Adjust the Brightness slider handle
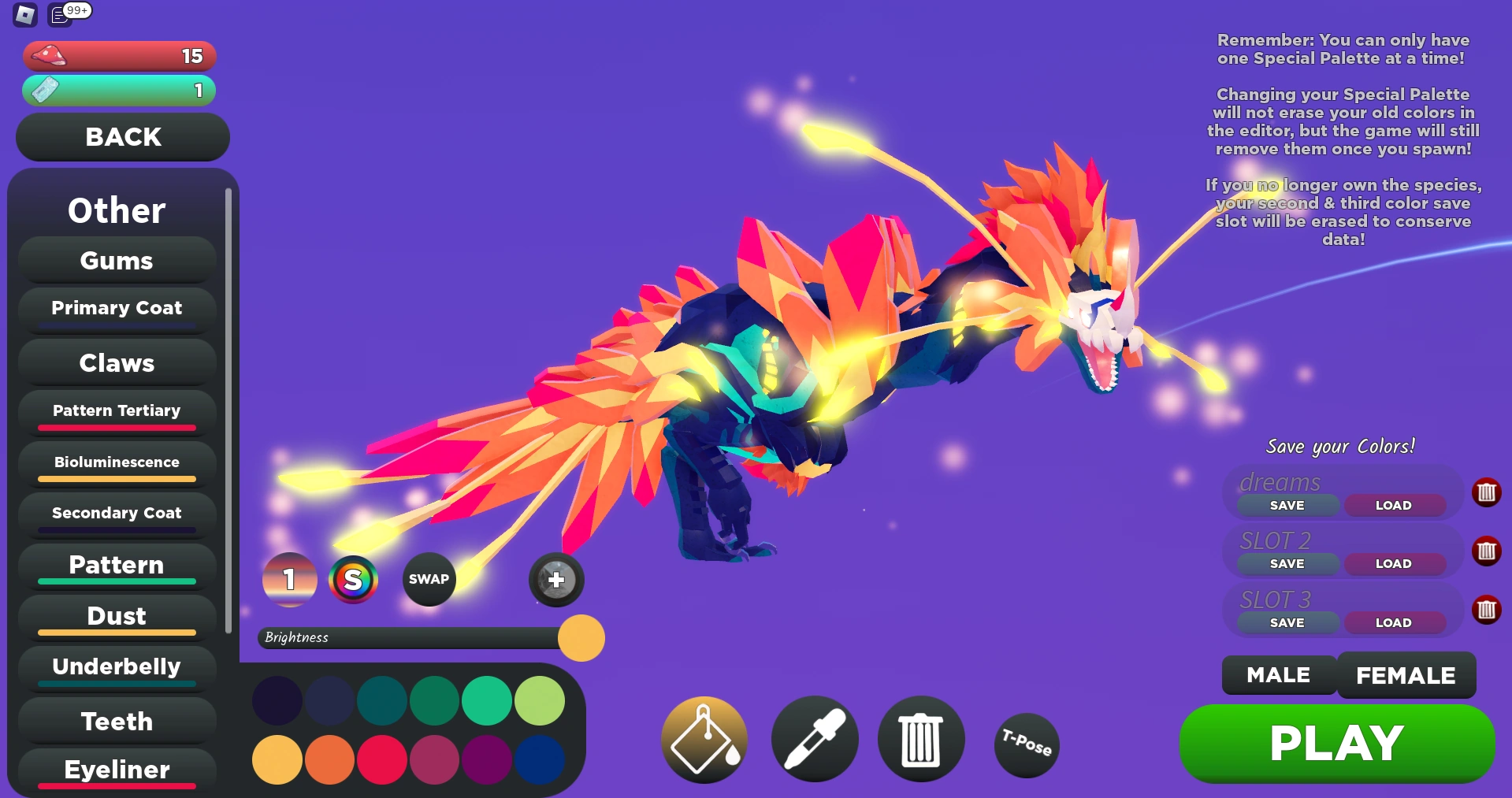 pyautogui.click(x=581, y=638)
